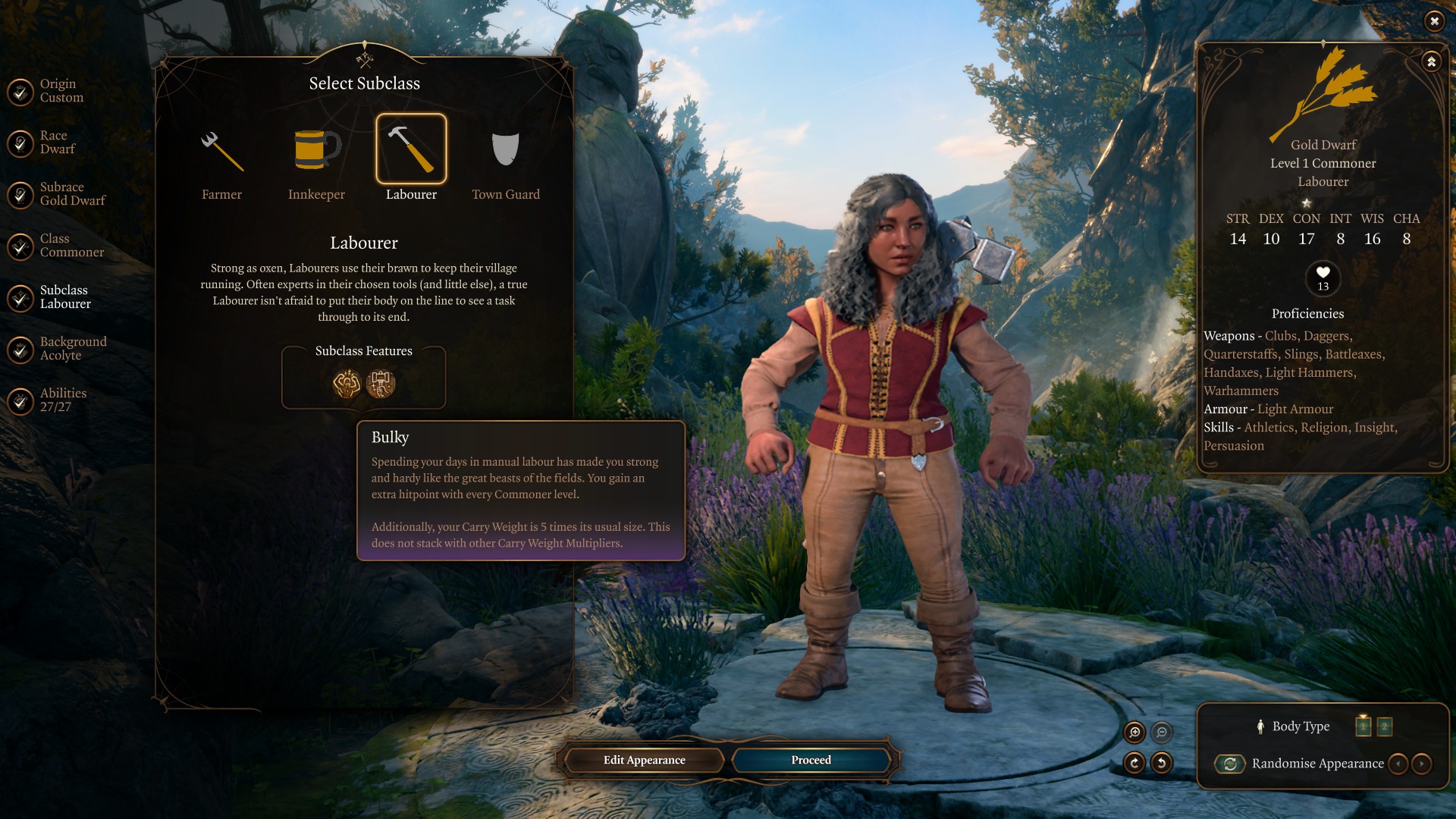Close character creation with the X button
The height and width of the screenshot is (819, 1456).
[1434, 21]
